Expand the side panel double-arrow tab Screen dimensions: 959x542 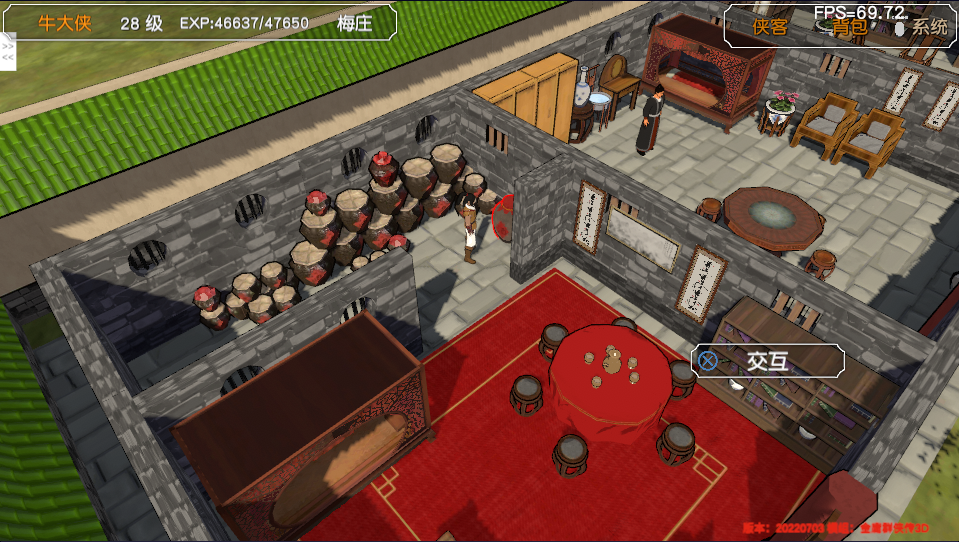[8, 50]
